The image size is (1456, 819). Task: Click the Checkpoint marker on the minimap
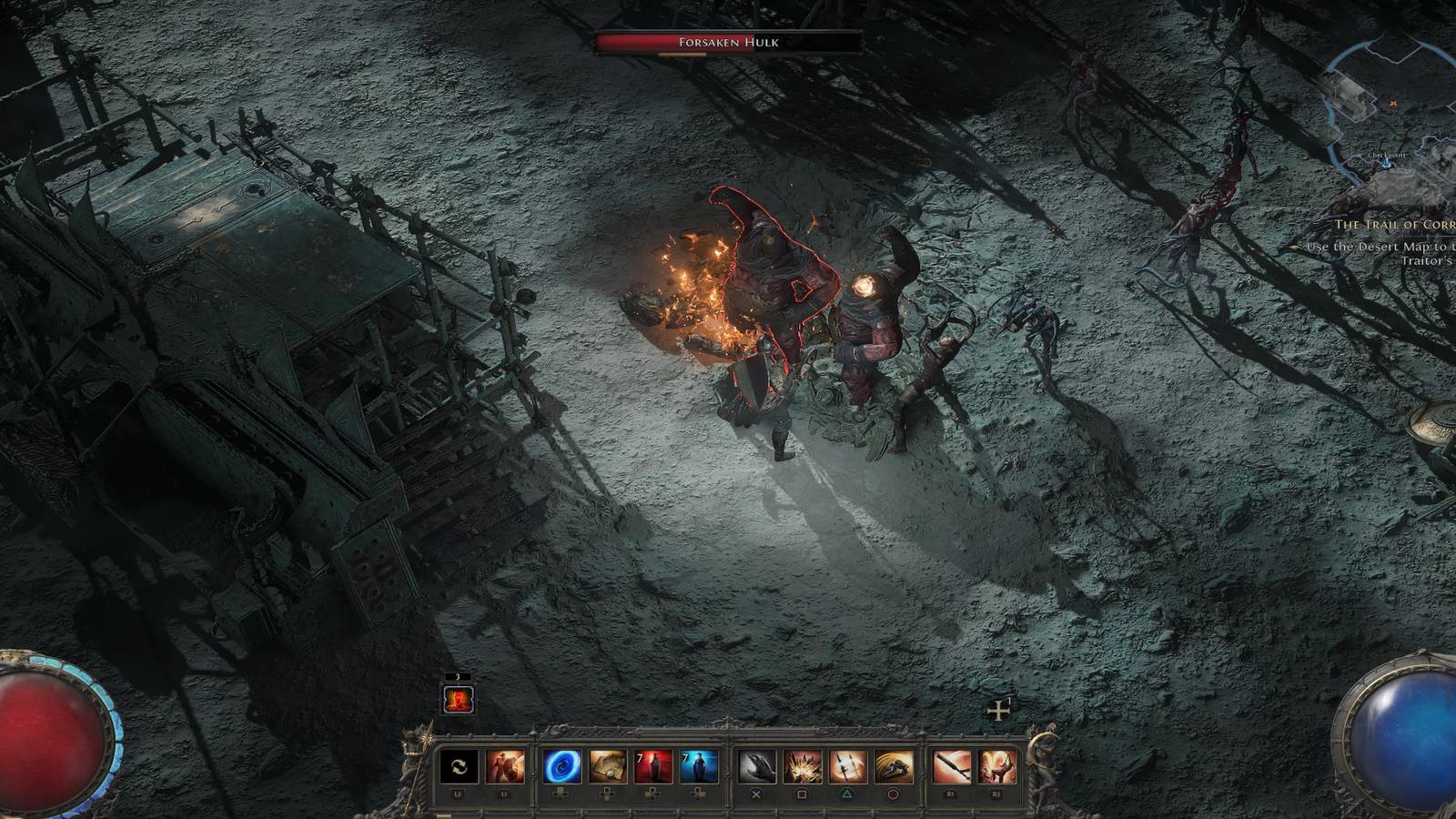1386,164
